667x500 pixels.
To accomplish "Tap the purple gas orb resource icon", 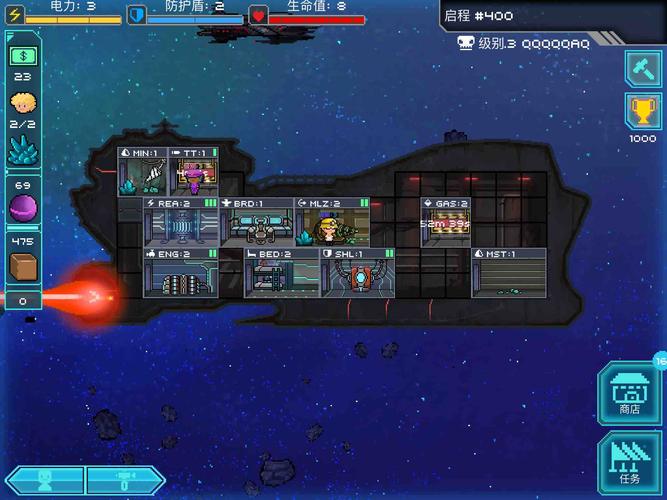I will [x=23, y=208].
